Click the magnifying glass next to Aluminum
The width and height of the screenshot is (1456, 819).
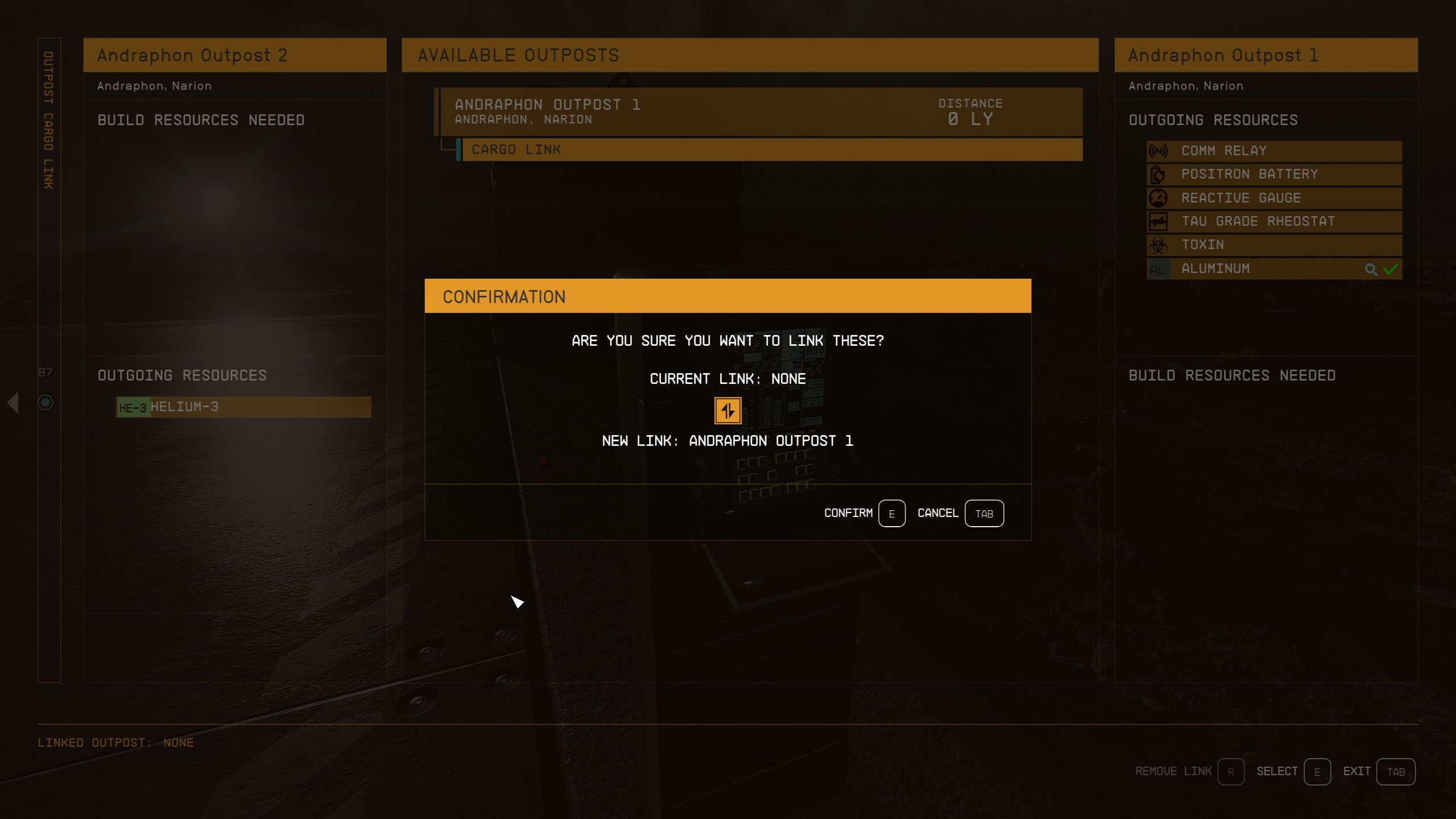1371,268
